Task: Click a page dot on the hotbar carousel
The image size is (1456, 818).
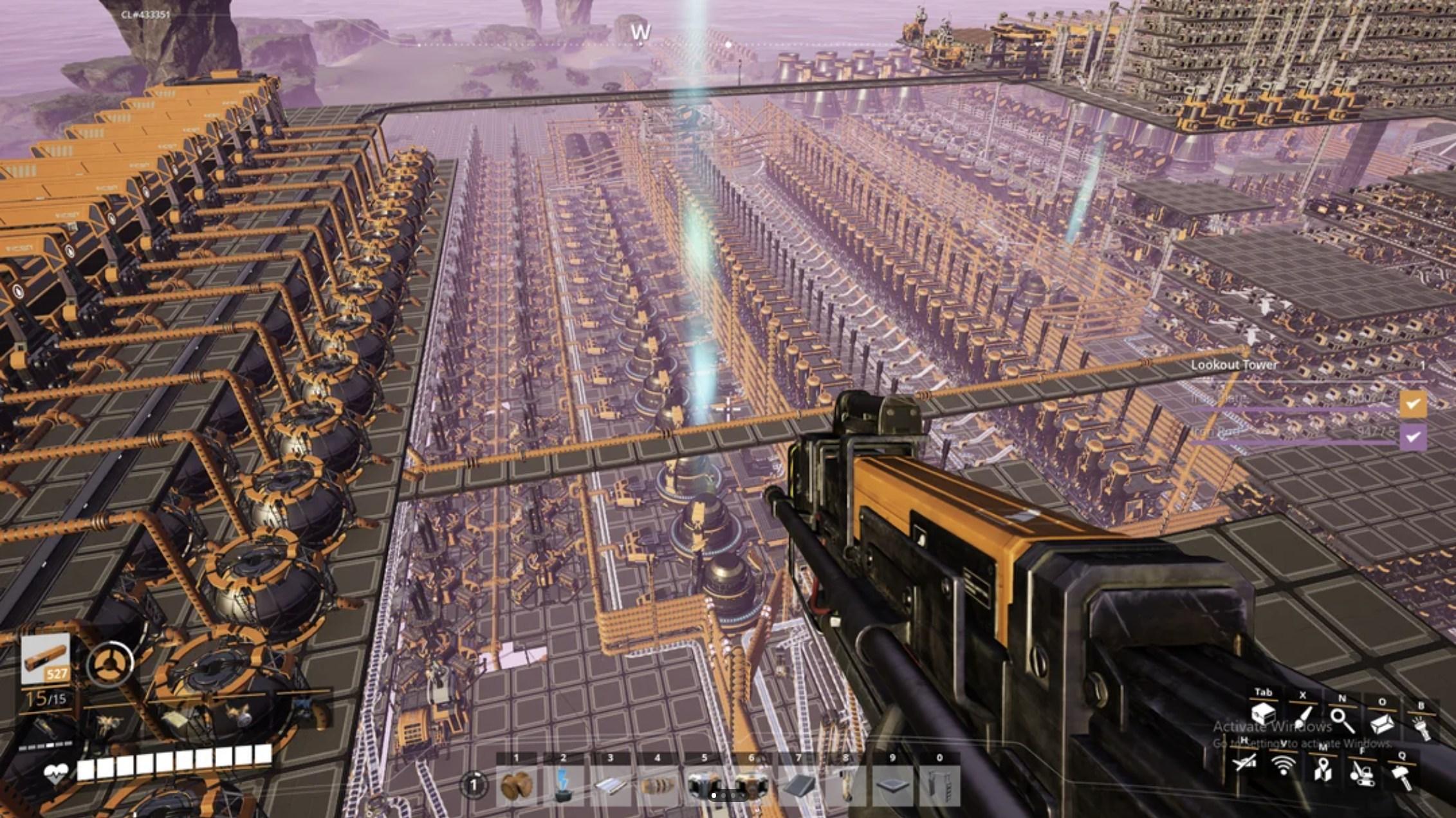Action: 714,795
